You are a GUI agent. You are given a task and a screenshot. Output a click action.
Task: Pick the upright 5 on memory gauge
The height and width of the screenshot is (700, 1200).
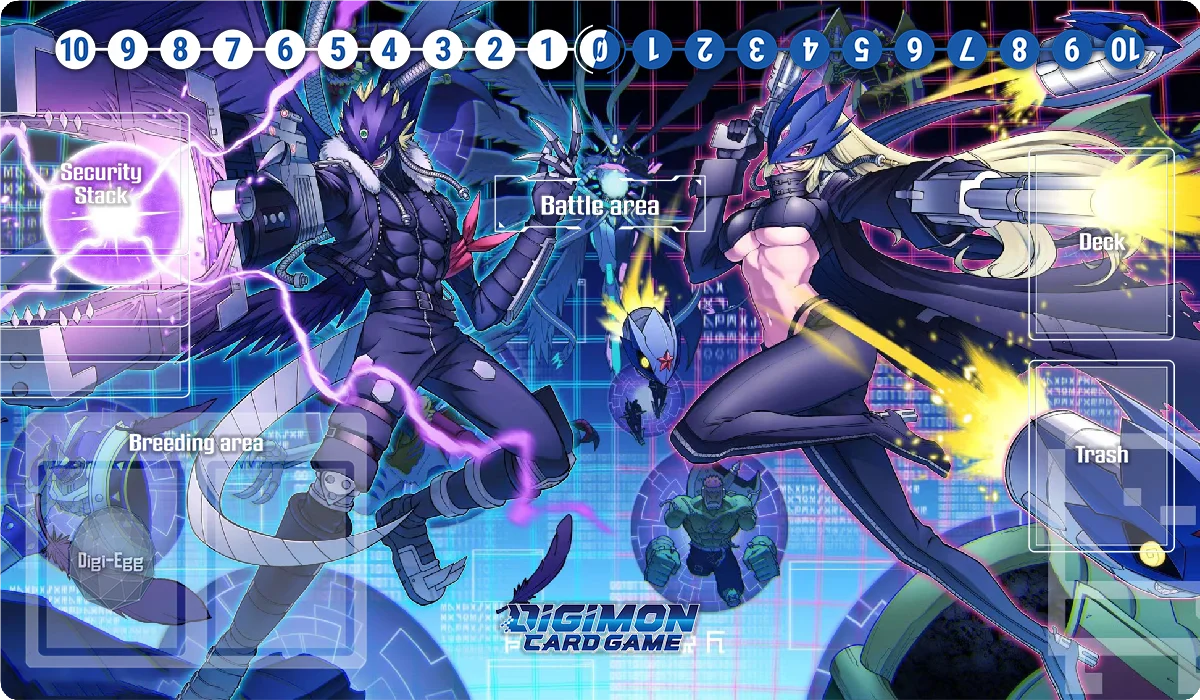click(x=337, y=48)
